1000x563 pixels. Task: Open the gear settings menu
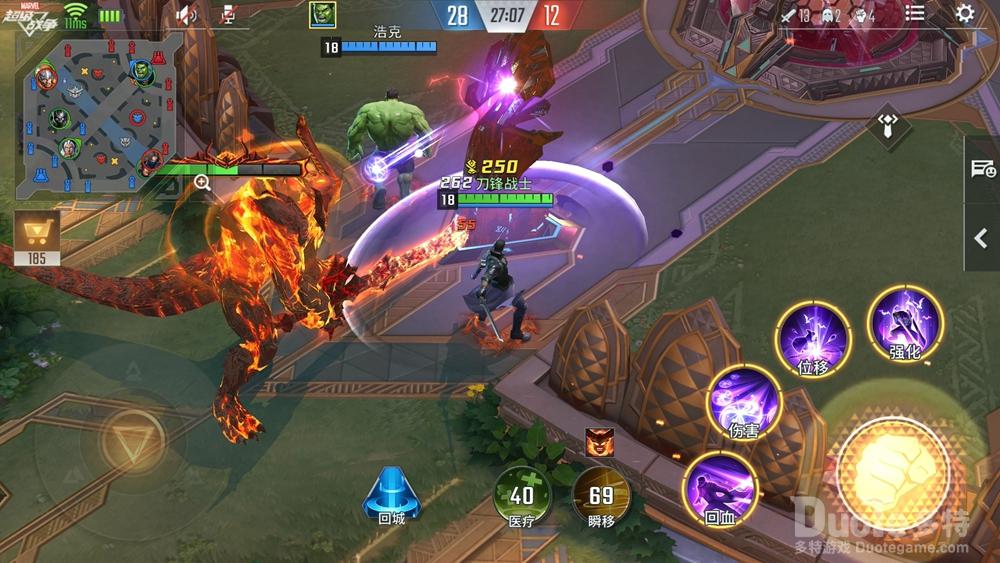[x=965, y=13]
